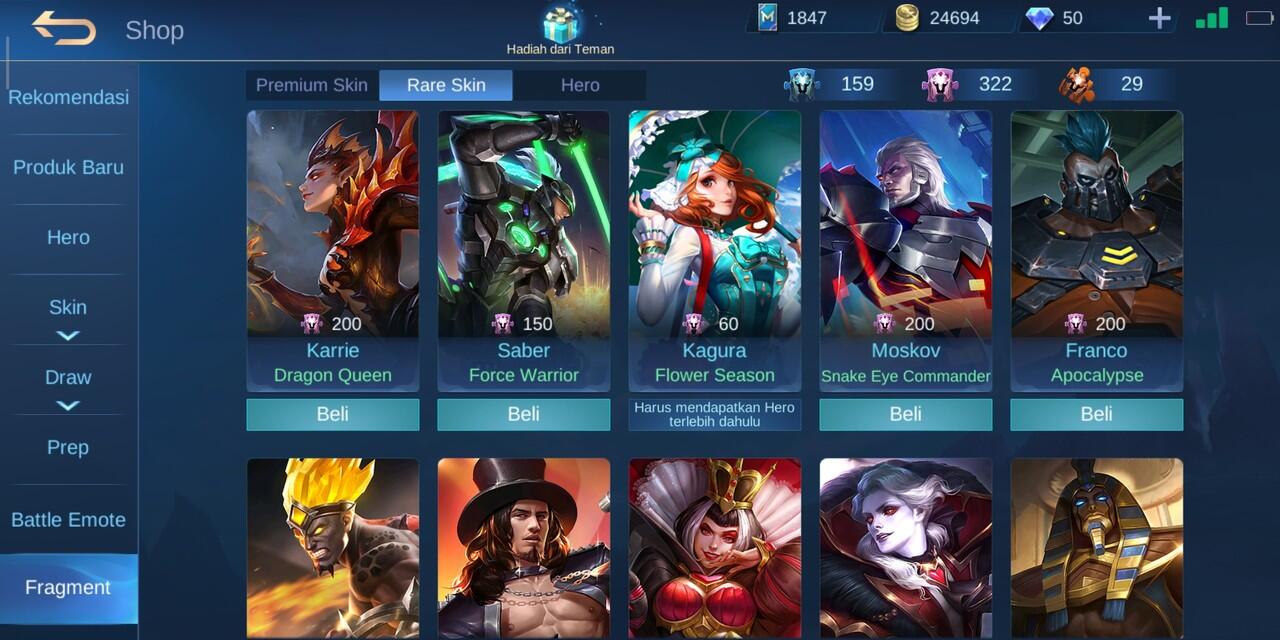Viewport: 1280px width, 640px height.
Task: Open the Rekomendasi shop category
Action: (x=68, y=98)
